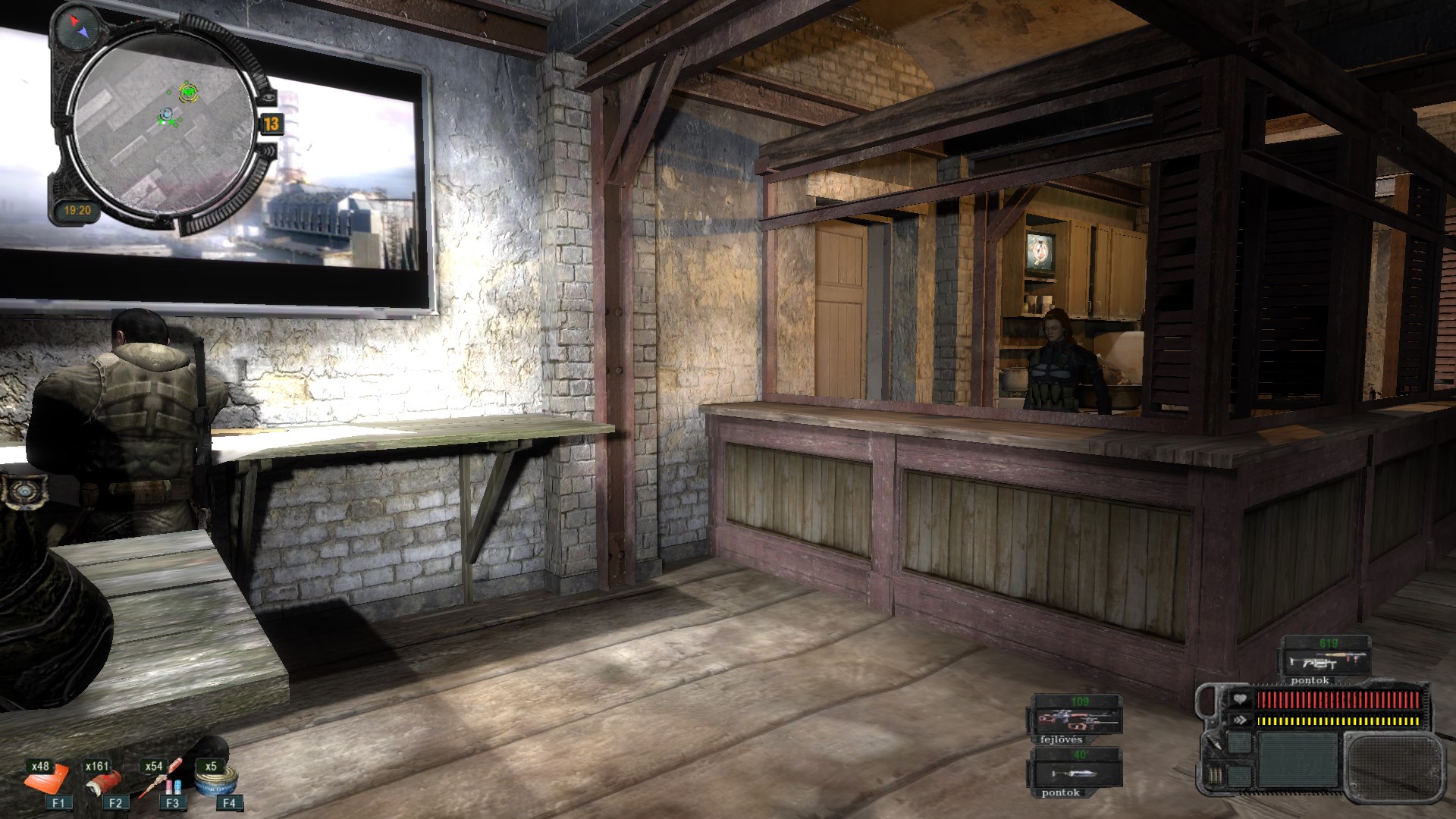The height and width of the screenshot is (819, 1456).
Task: Pick the rocket launcher weapon panel
Action: click(x=1324, y=657)
